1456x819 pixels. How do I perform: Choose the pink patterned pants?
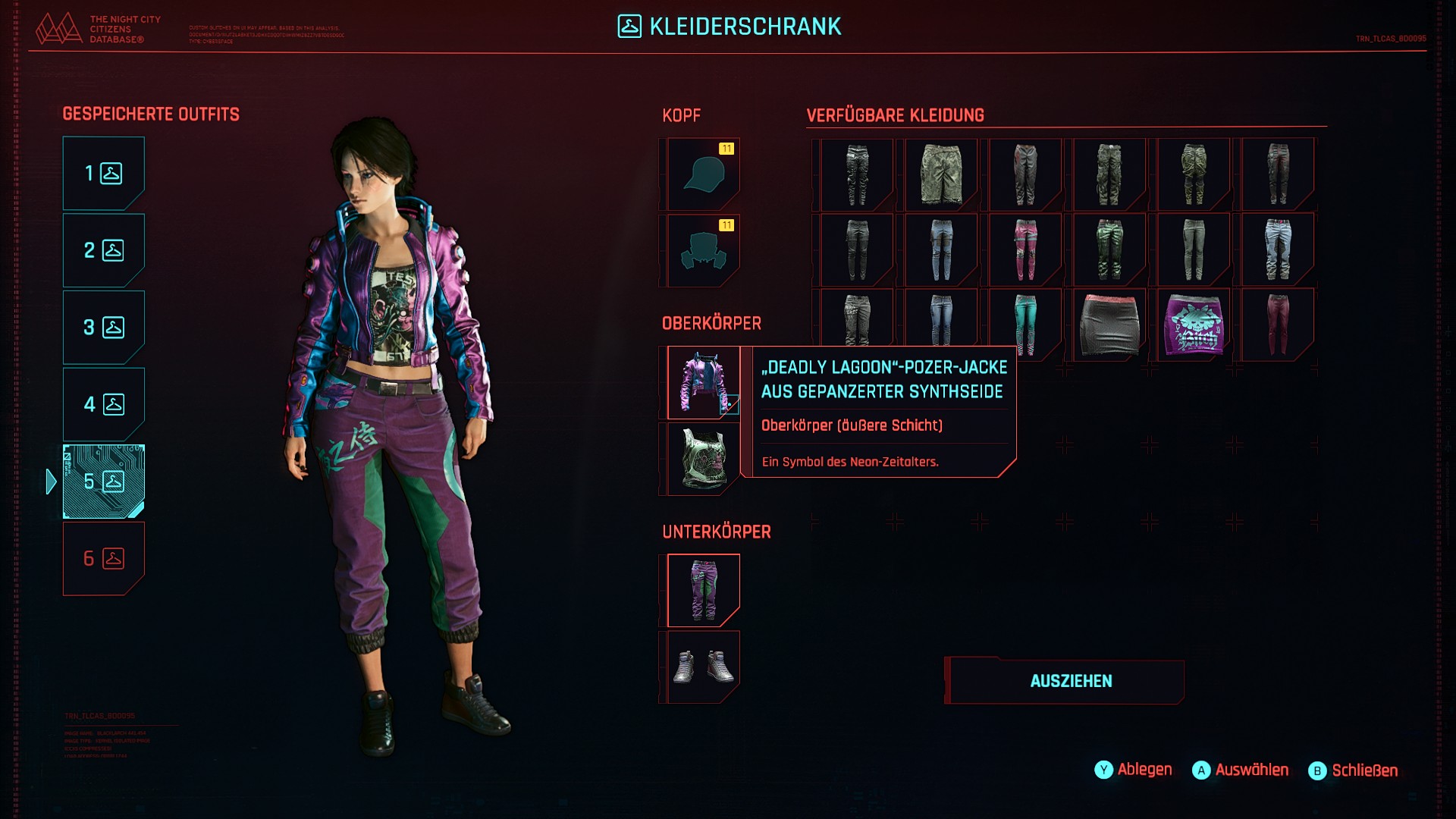point(1025,249)
